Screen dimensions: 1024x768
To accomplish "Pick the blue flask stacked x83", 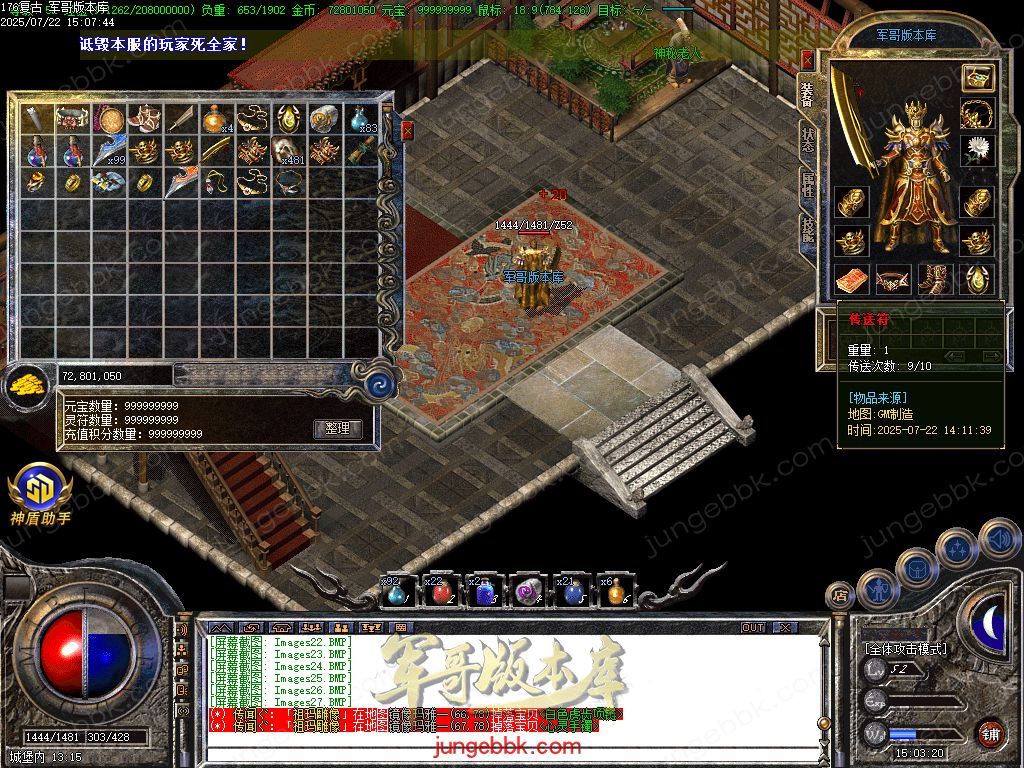I will point(361,120).
